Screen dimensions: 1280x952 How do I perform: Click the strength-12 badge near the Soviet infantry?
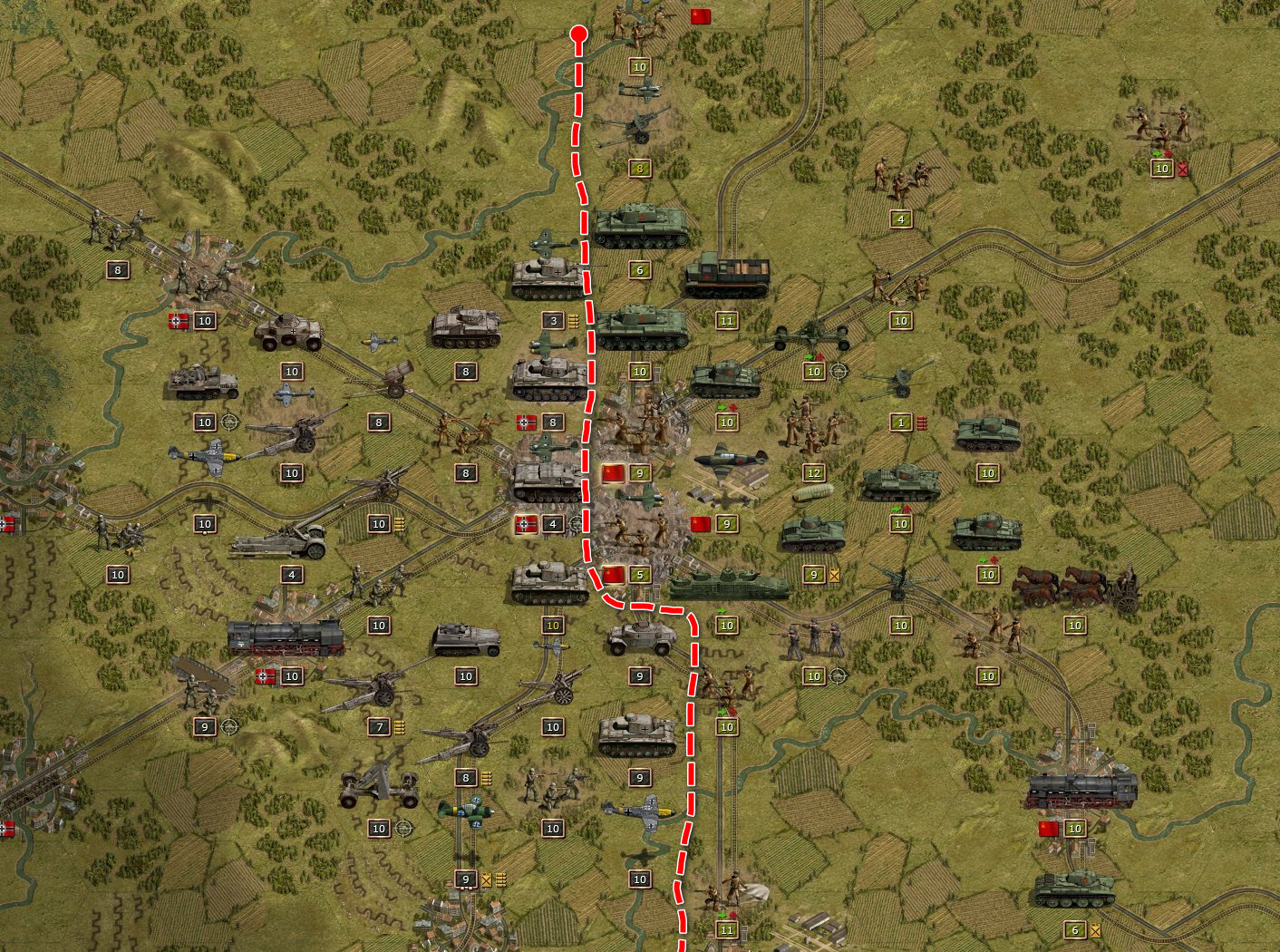click(x=814, y=472)
